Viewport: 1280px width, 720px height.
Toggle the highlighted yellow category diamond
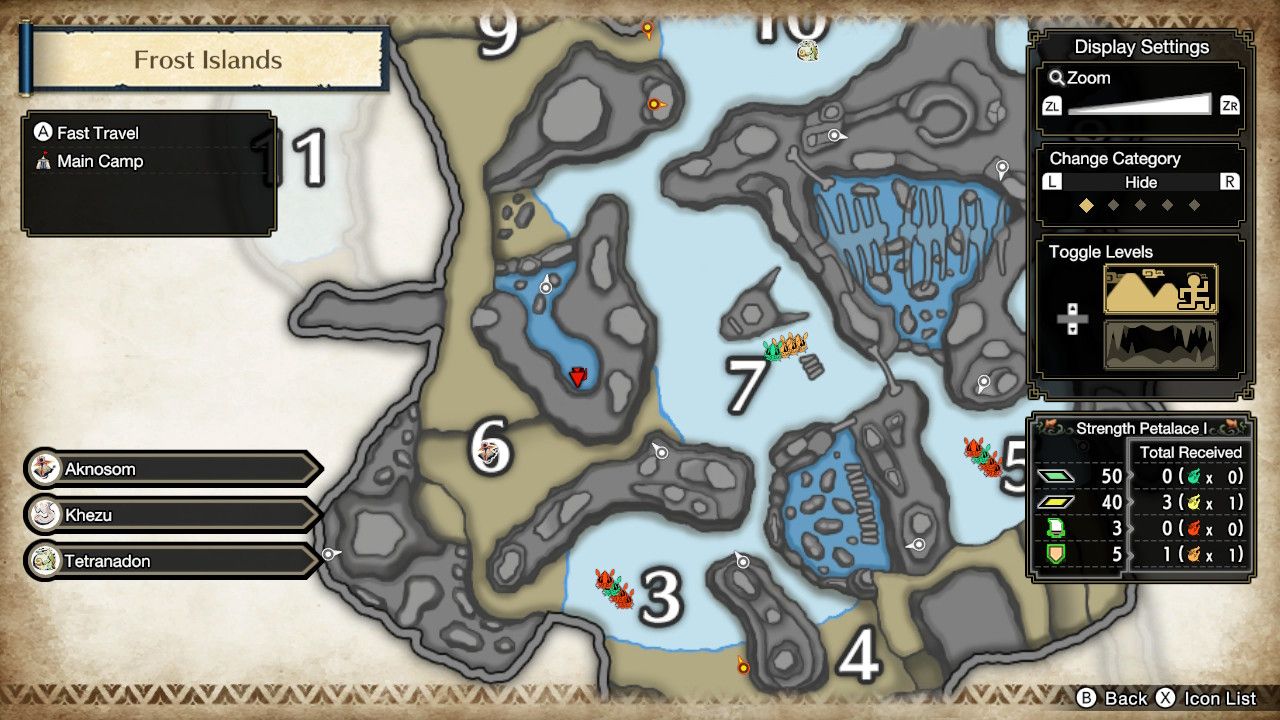coord(1087,206)
